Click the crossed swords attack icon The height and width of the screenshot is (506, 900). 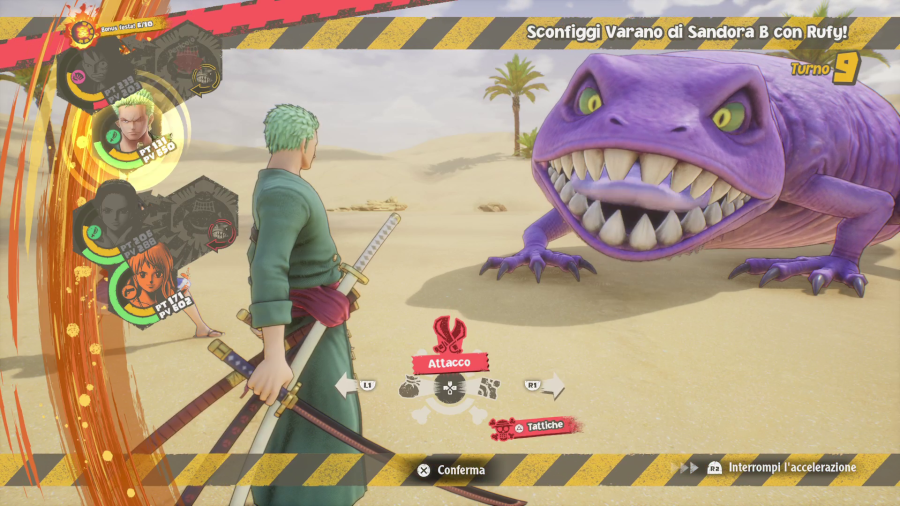(x=450, y=333)
